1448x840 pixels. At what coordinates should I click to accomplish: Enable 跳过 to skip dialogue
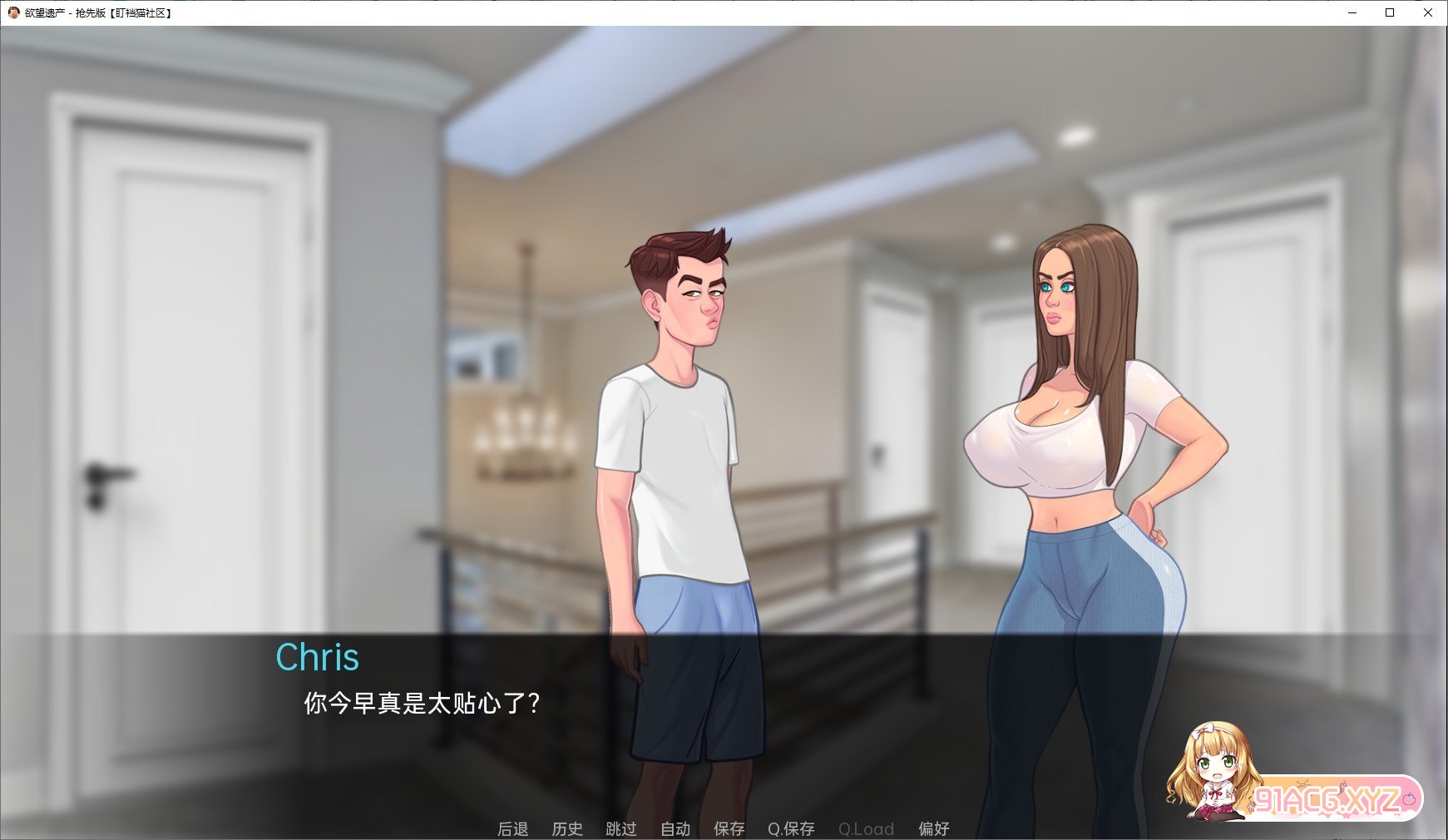coord(620,828)
